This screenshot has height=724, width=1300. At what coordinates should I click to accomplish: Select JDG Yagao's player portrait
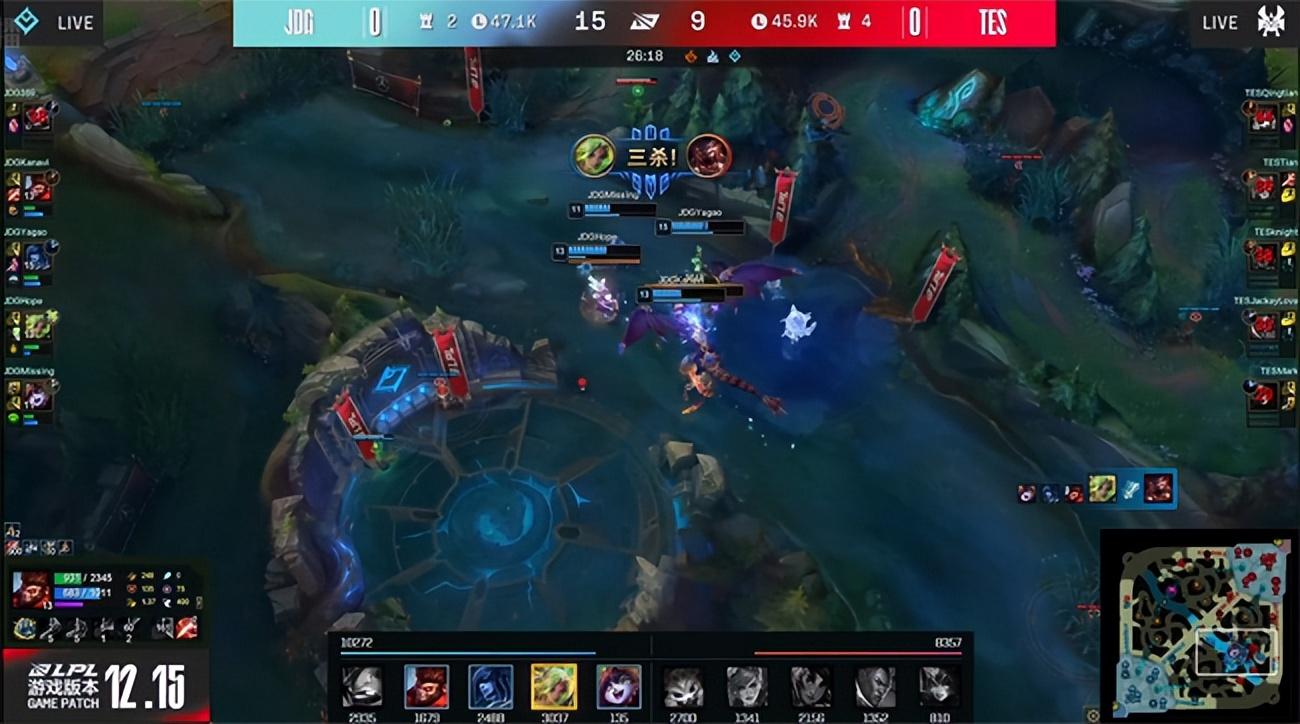click(x=37, y=258)
